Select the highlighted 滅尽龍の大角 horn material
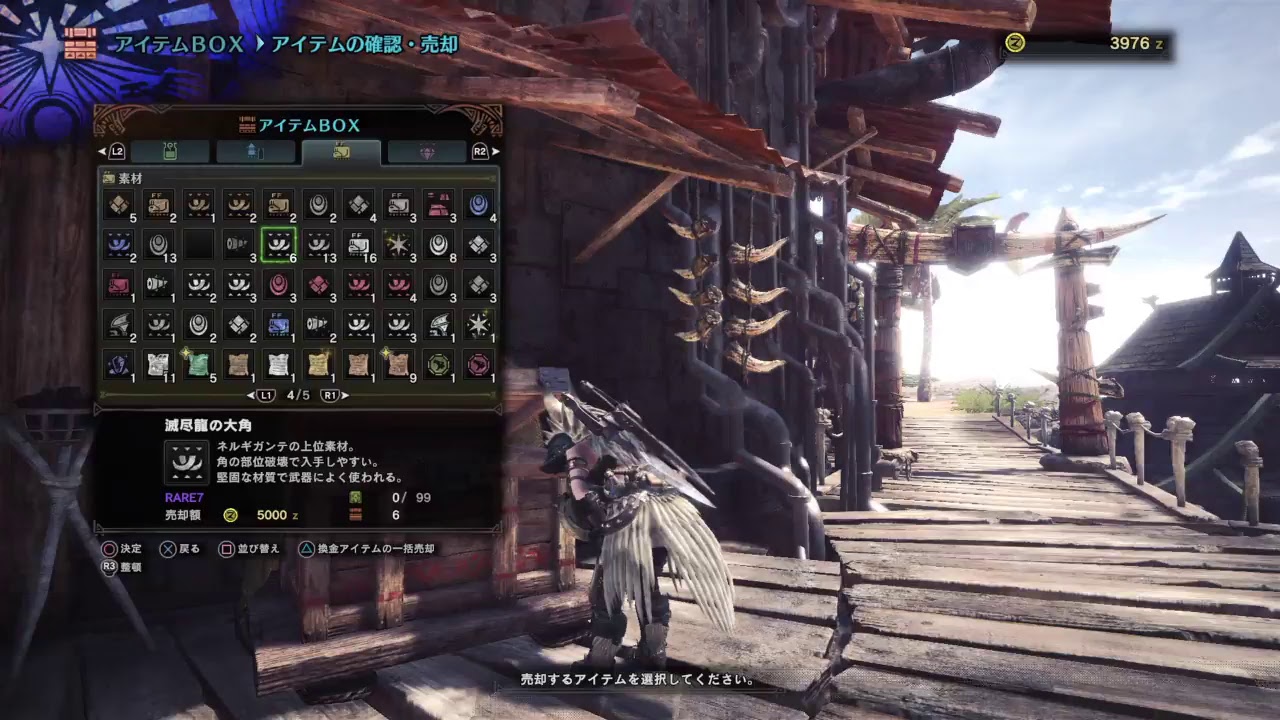 coord(279,242)
